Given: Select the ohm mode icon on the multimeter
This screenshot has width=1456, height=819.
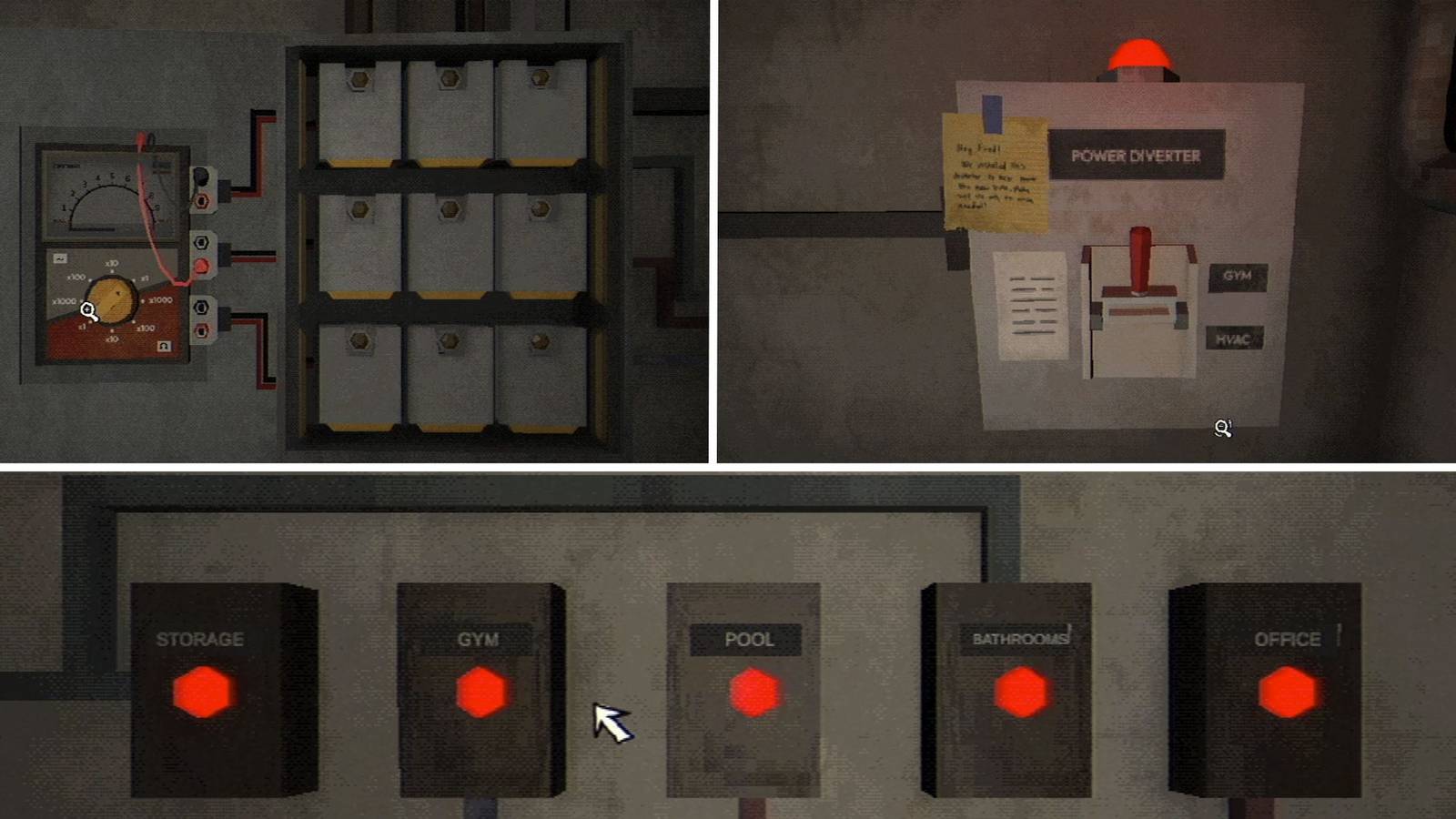Looking at the screenshot, I should click(164, 346).
